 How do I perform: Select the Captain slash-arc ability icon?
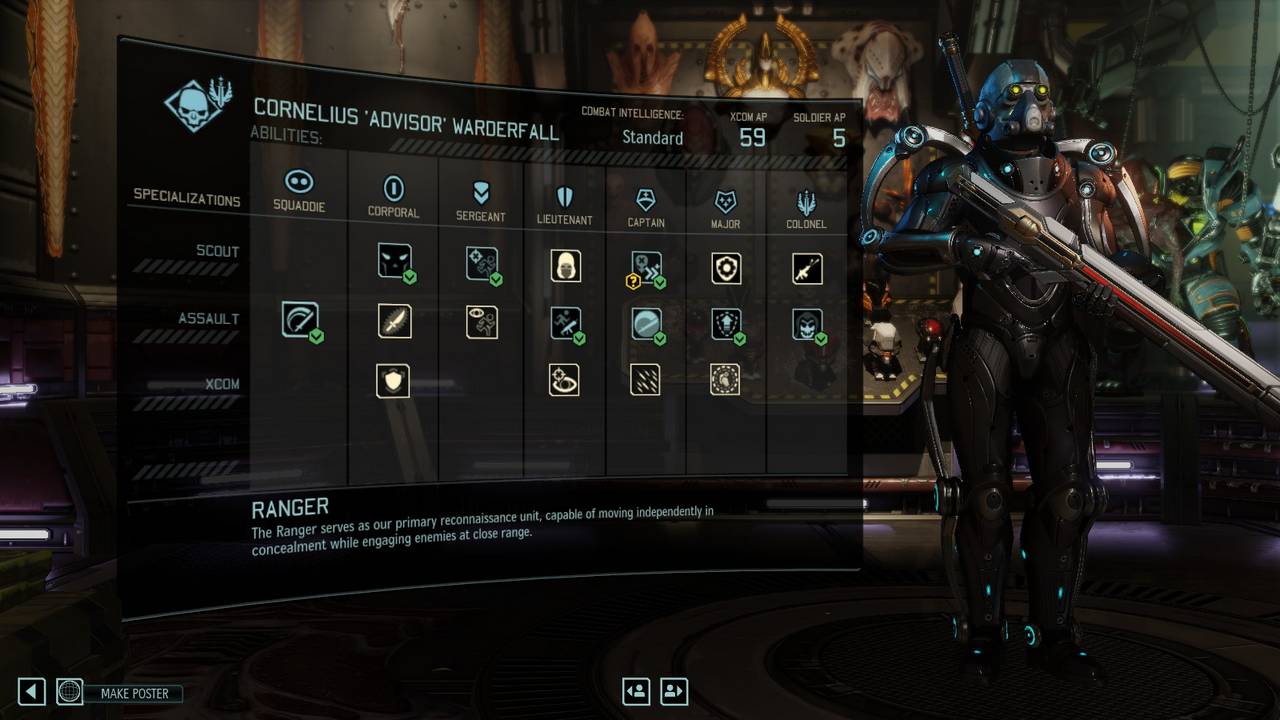click(x=646, y=323)
